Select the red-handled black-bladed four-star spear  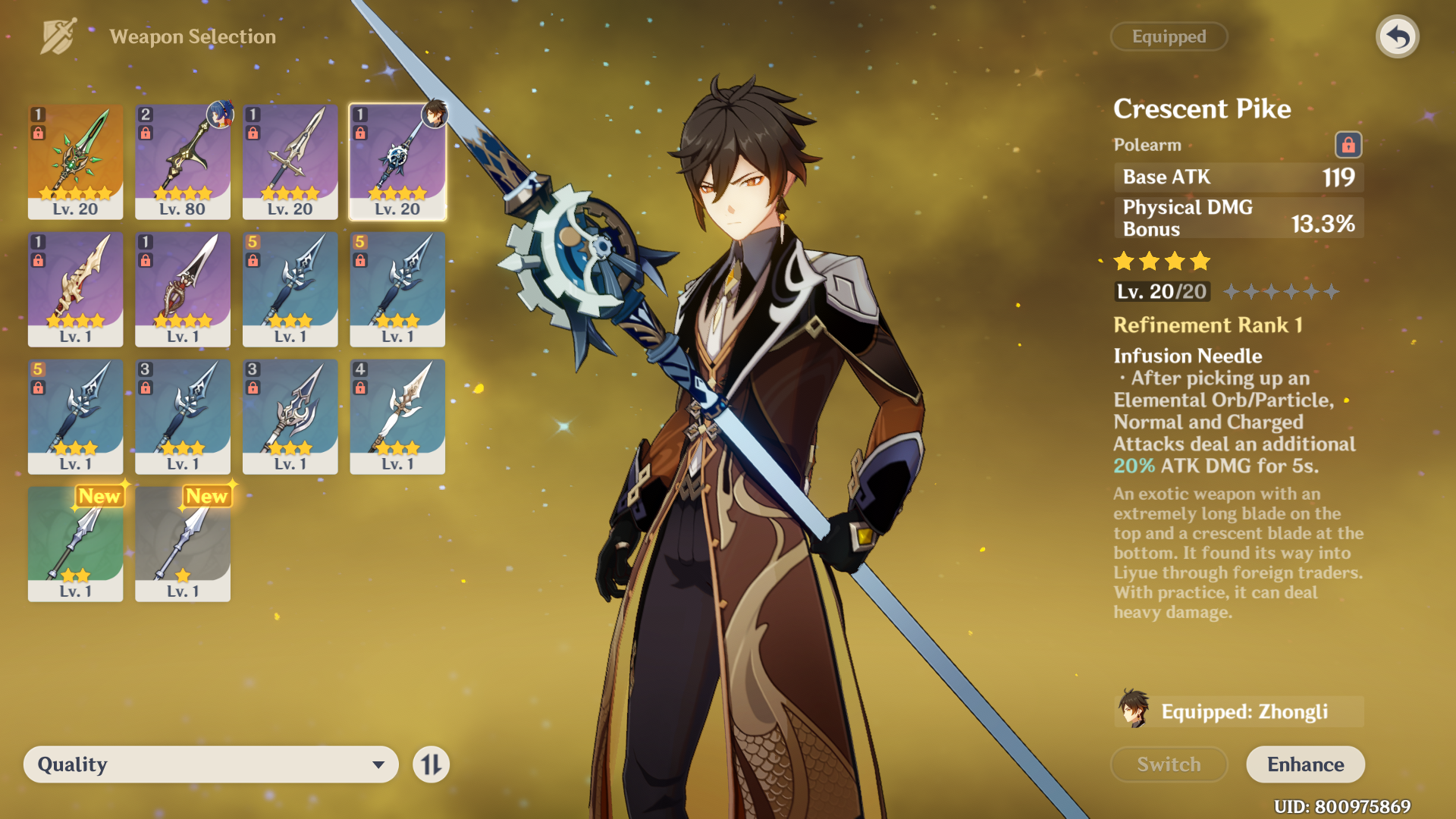coord(183,288)
